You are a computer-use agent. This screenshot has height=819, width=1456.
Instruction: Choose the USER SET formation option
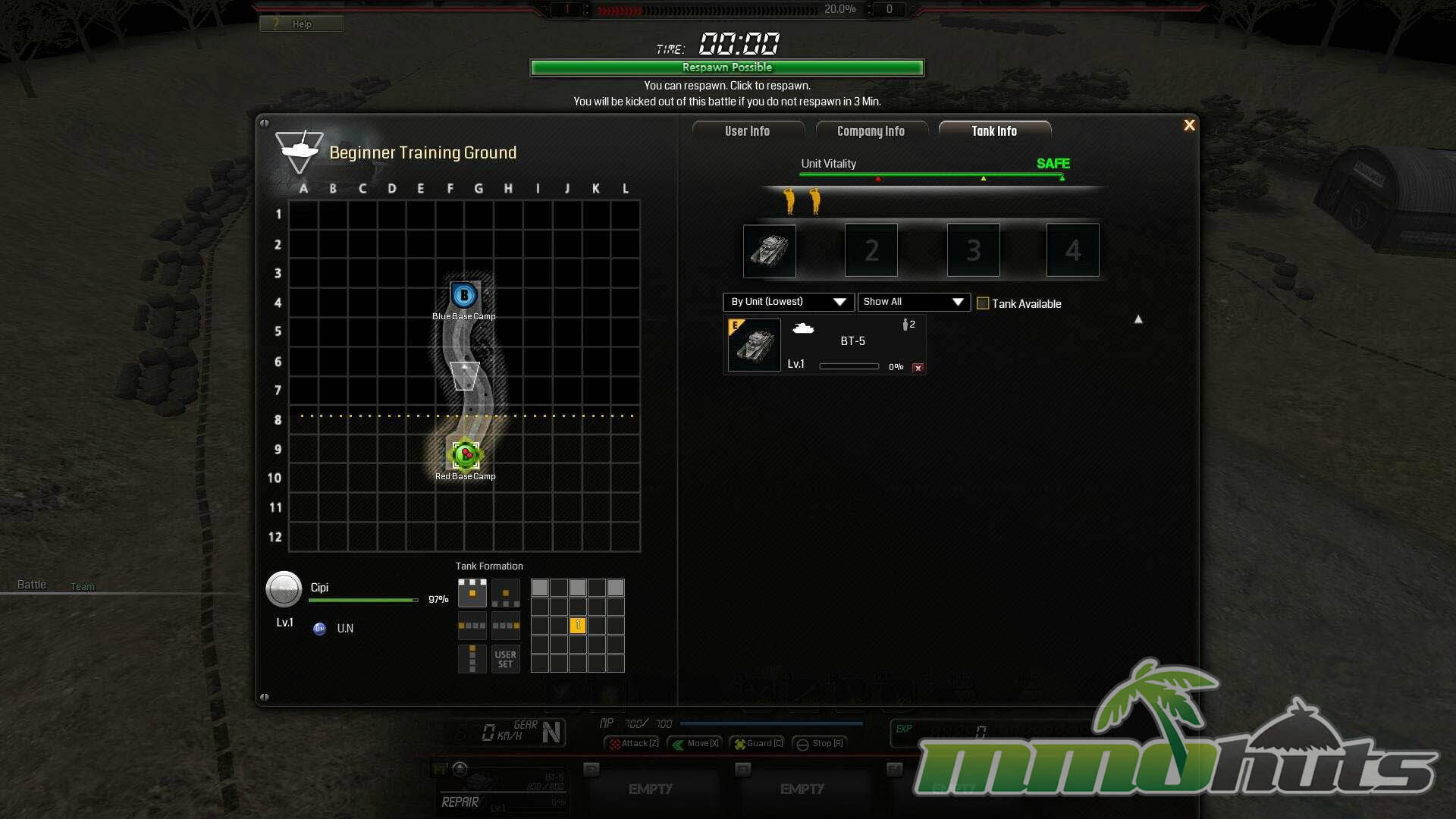click(505, 659)
